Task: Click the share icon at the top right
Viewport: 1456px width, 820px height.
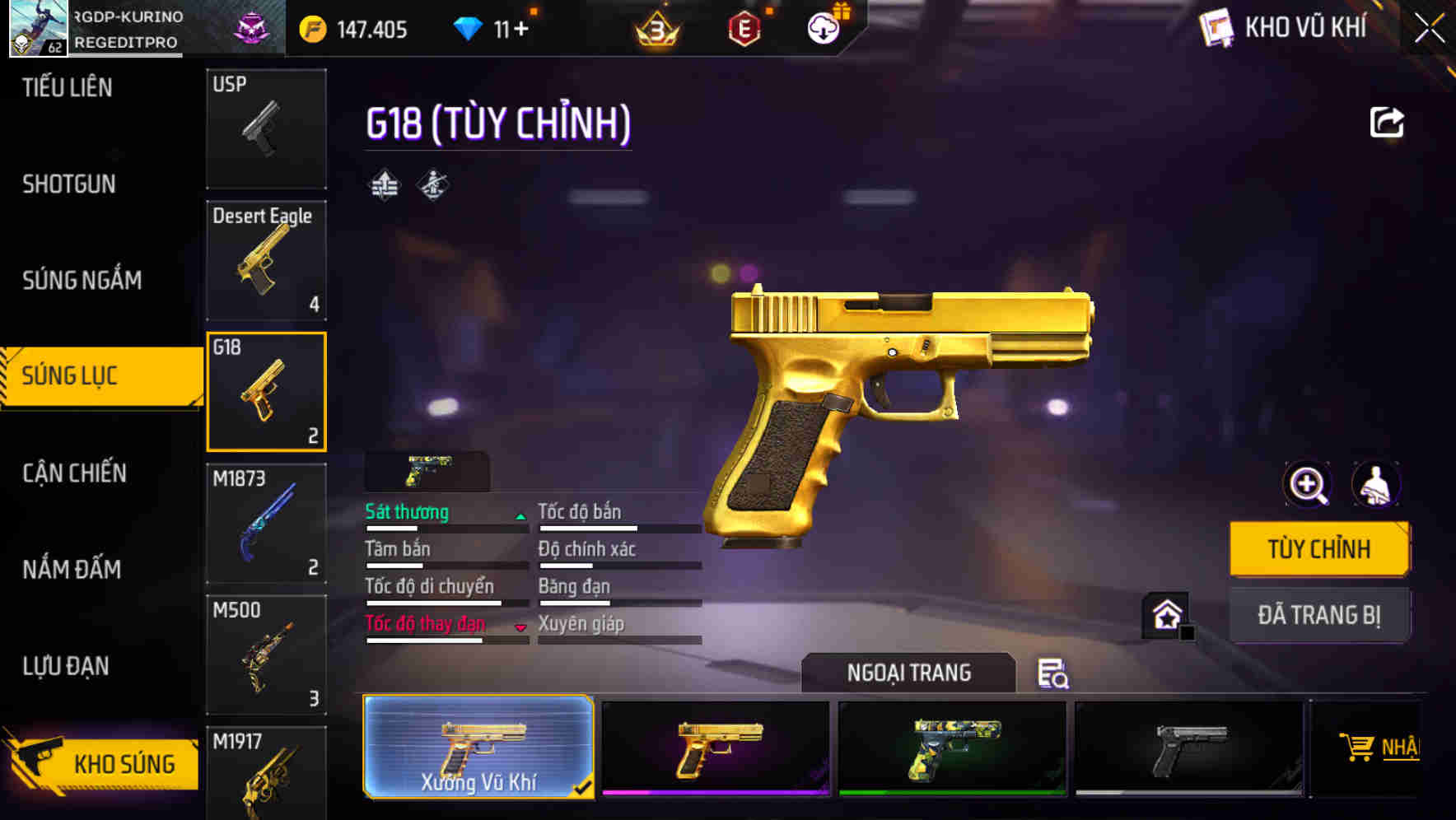Action: [1387, 120]
